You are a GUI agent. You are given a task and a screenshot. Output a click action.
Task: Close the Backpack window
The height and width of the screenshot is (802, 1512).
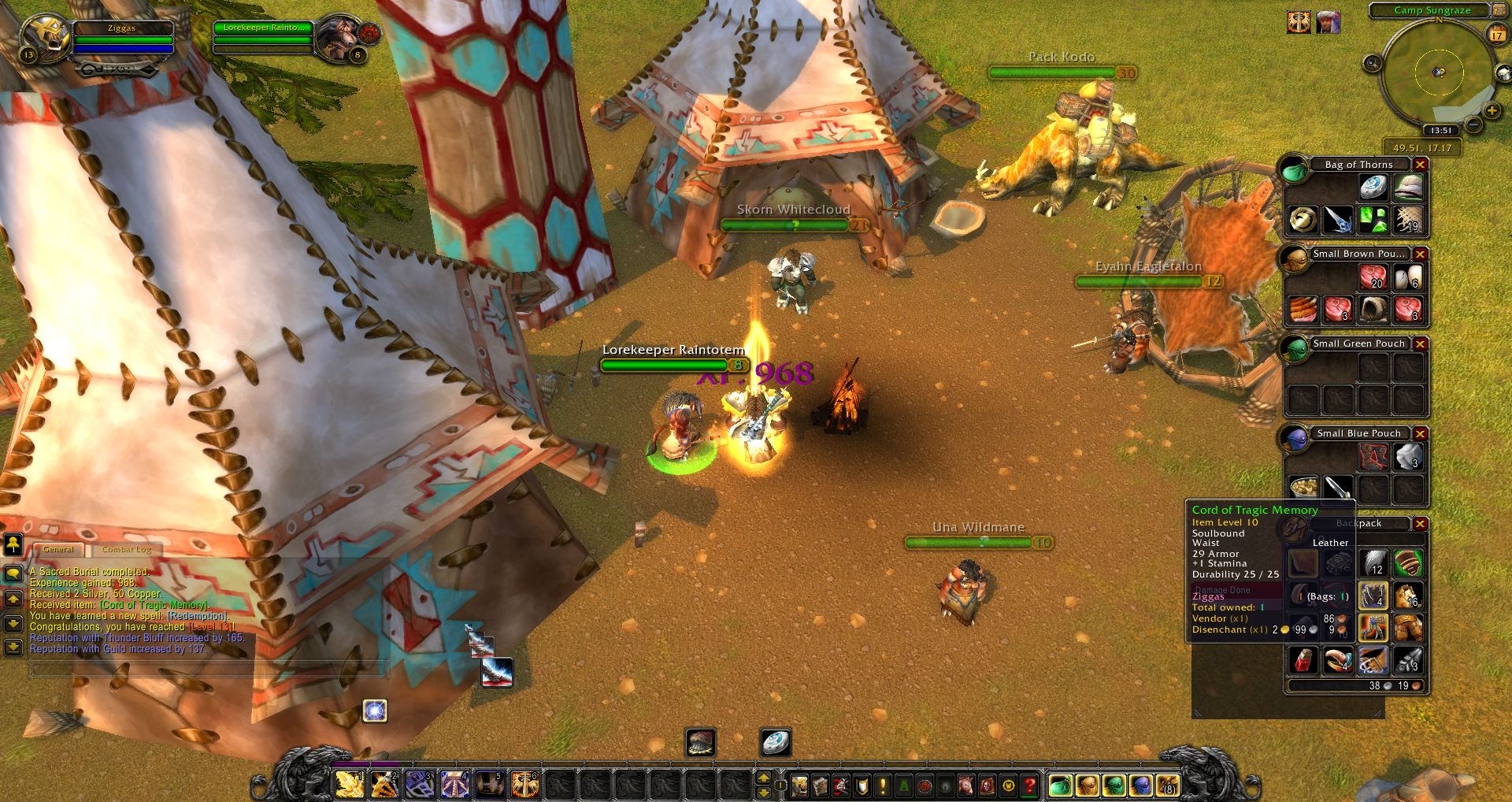(1420, 524)
